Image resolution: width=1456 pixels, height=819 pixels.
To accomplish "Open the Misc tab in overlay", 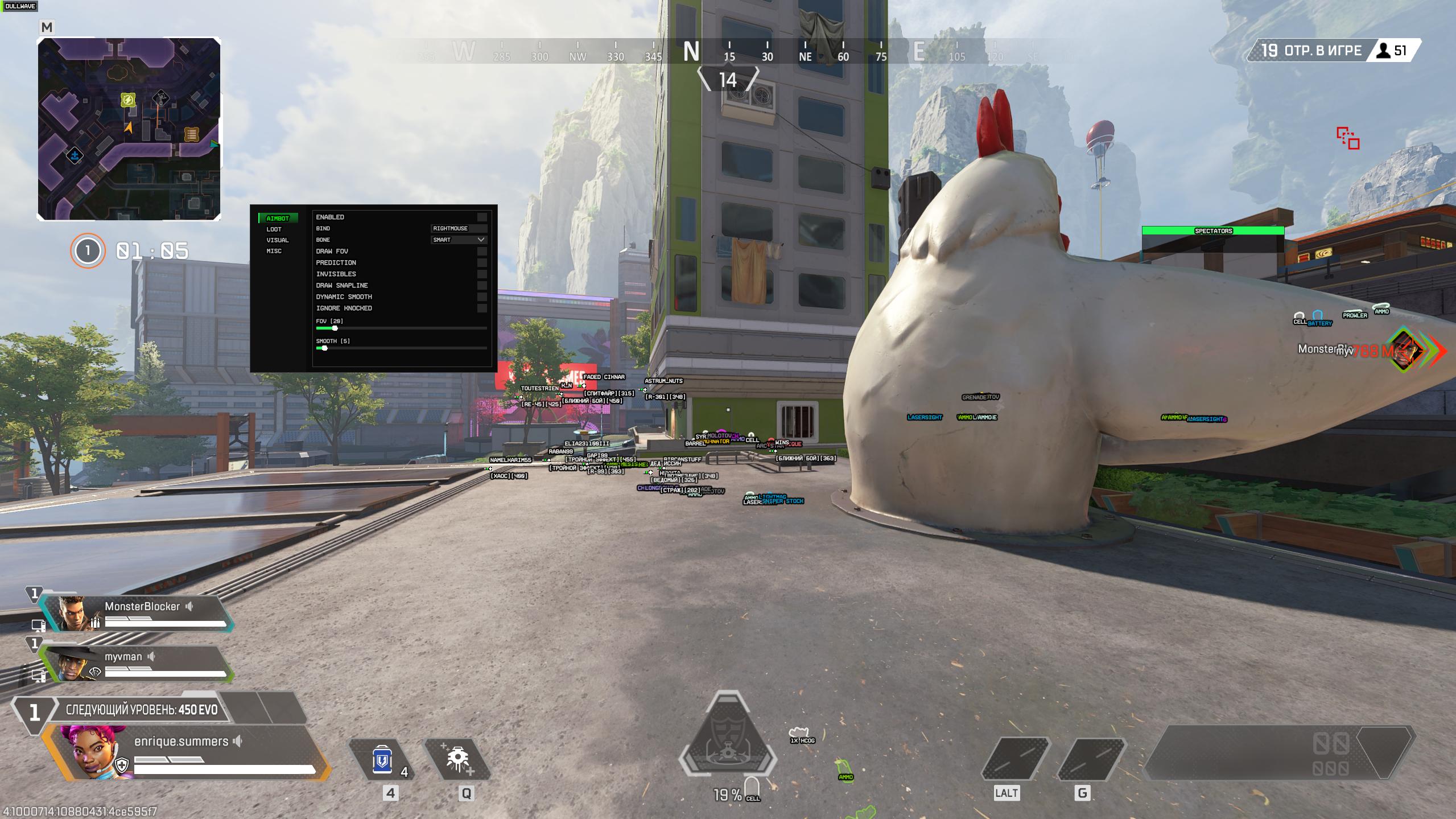I will tap(274, 251).
